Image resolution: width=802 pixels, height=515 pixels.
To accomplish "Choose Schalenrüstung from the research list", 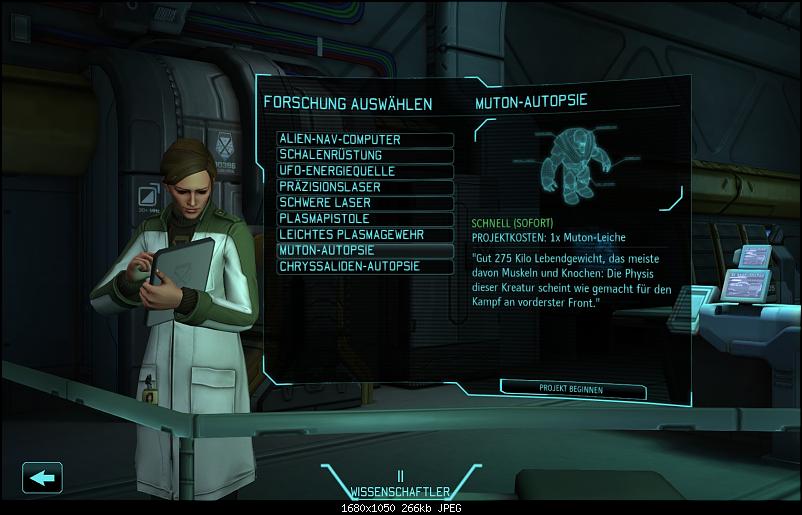I will (366, 156).
